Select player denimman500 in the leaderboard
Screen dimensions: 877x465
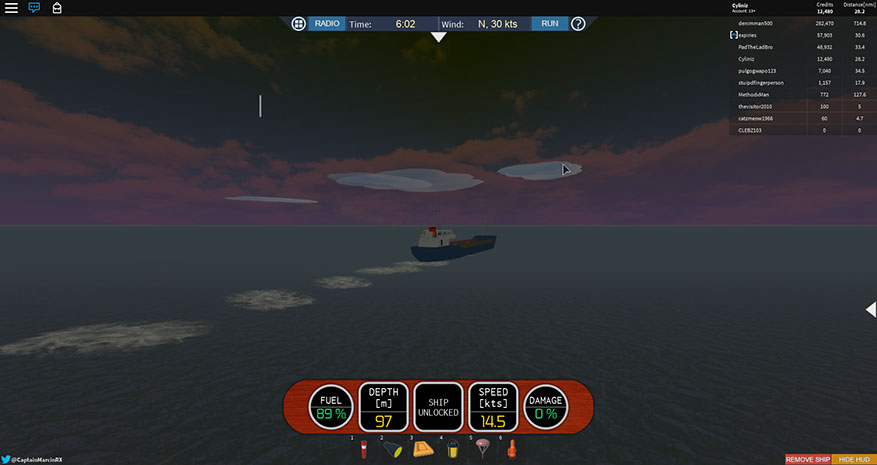point(756,22)
